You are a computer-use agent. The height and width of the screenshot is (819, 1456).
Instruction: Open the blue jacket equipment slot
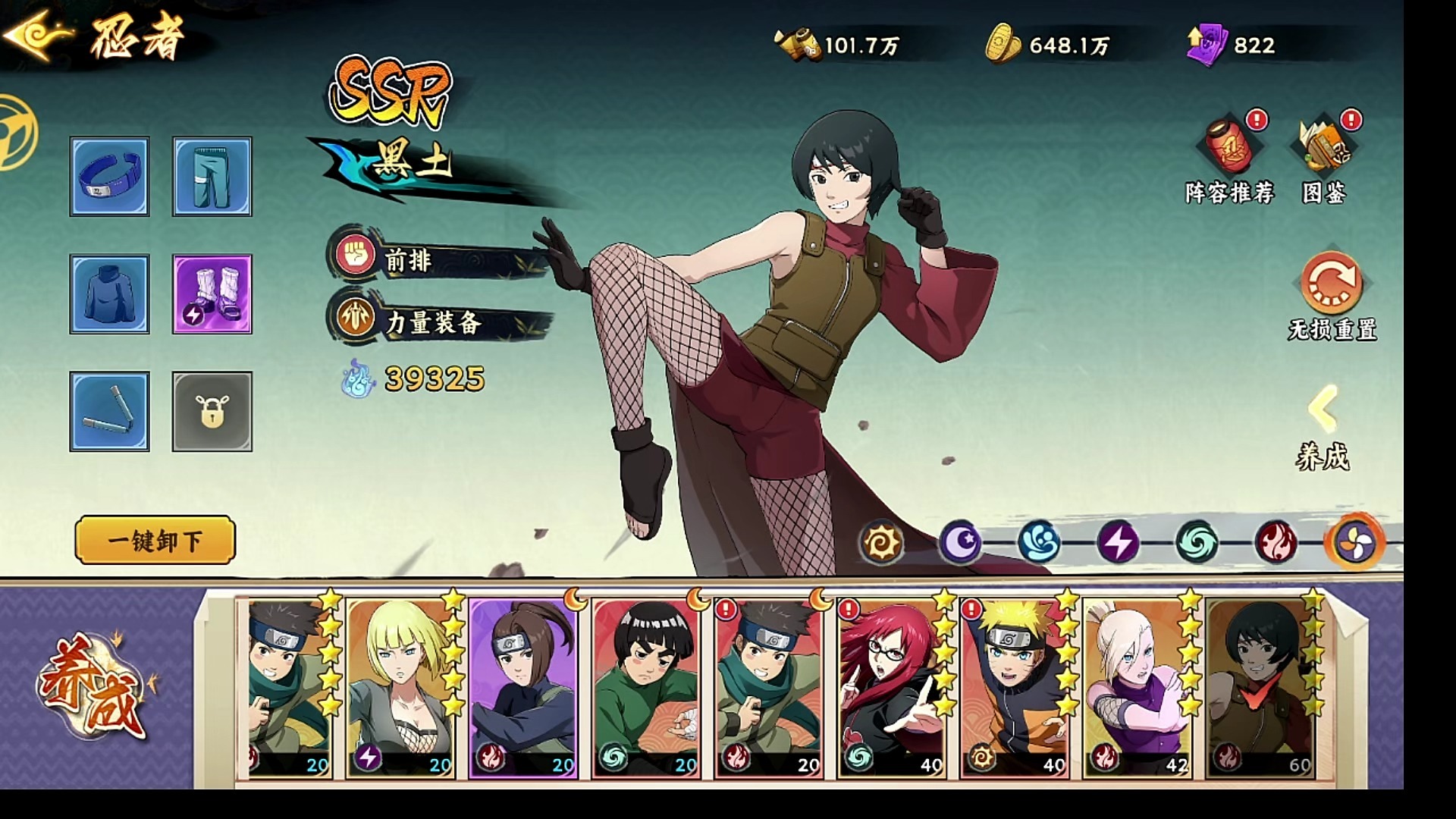click(x=110, y=294)
